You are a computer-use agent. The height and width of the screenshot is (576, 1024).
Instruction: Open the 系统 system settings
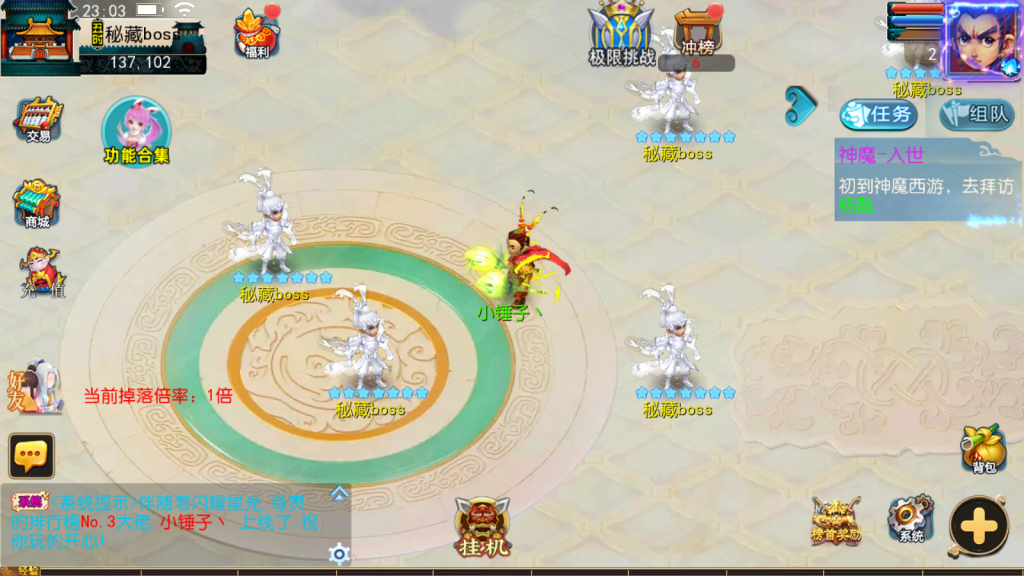(910, 519)
